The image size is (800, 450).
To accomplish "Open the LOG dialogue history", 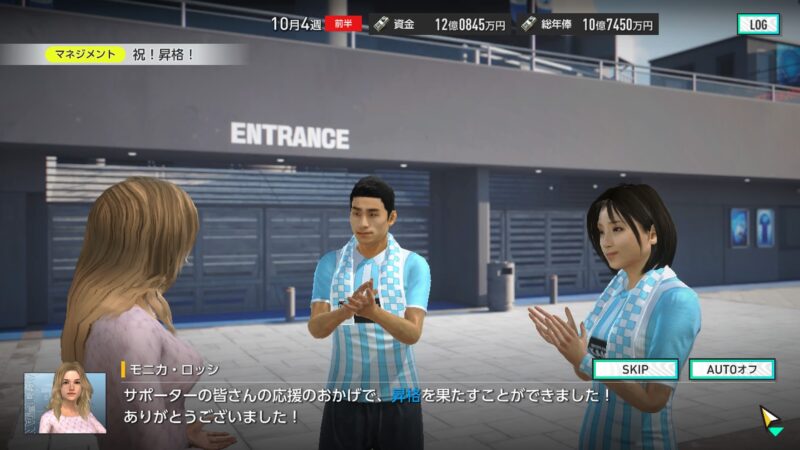I will click(758, 24).
